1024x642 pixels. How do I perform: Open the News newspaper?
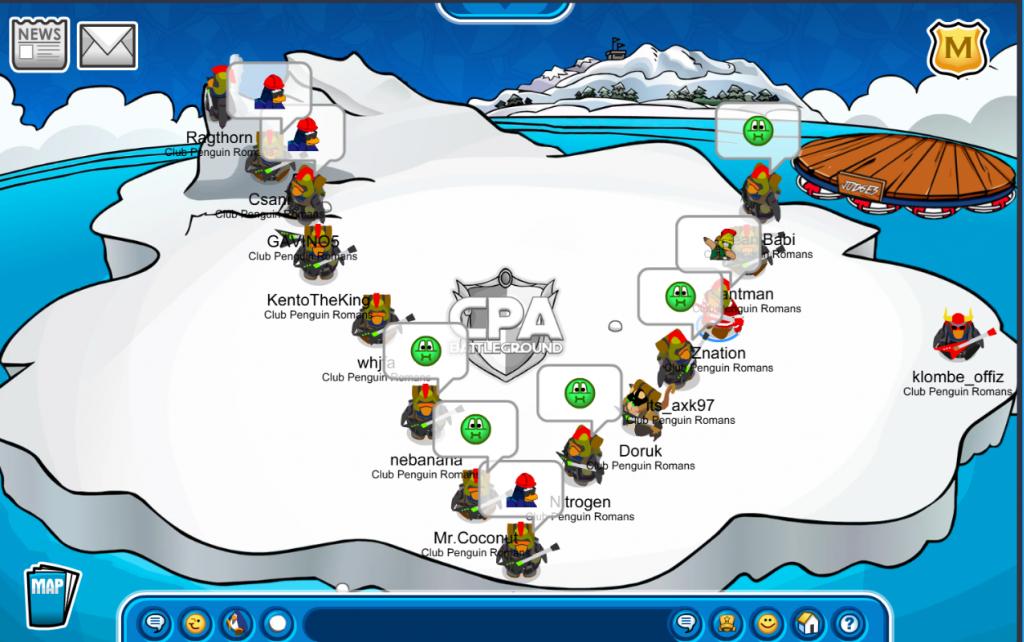coord(39,44)
